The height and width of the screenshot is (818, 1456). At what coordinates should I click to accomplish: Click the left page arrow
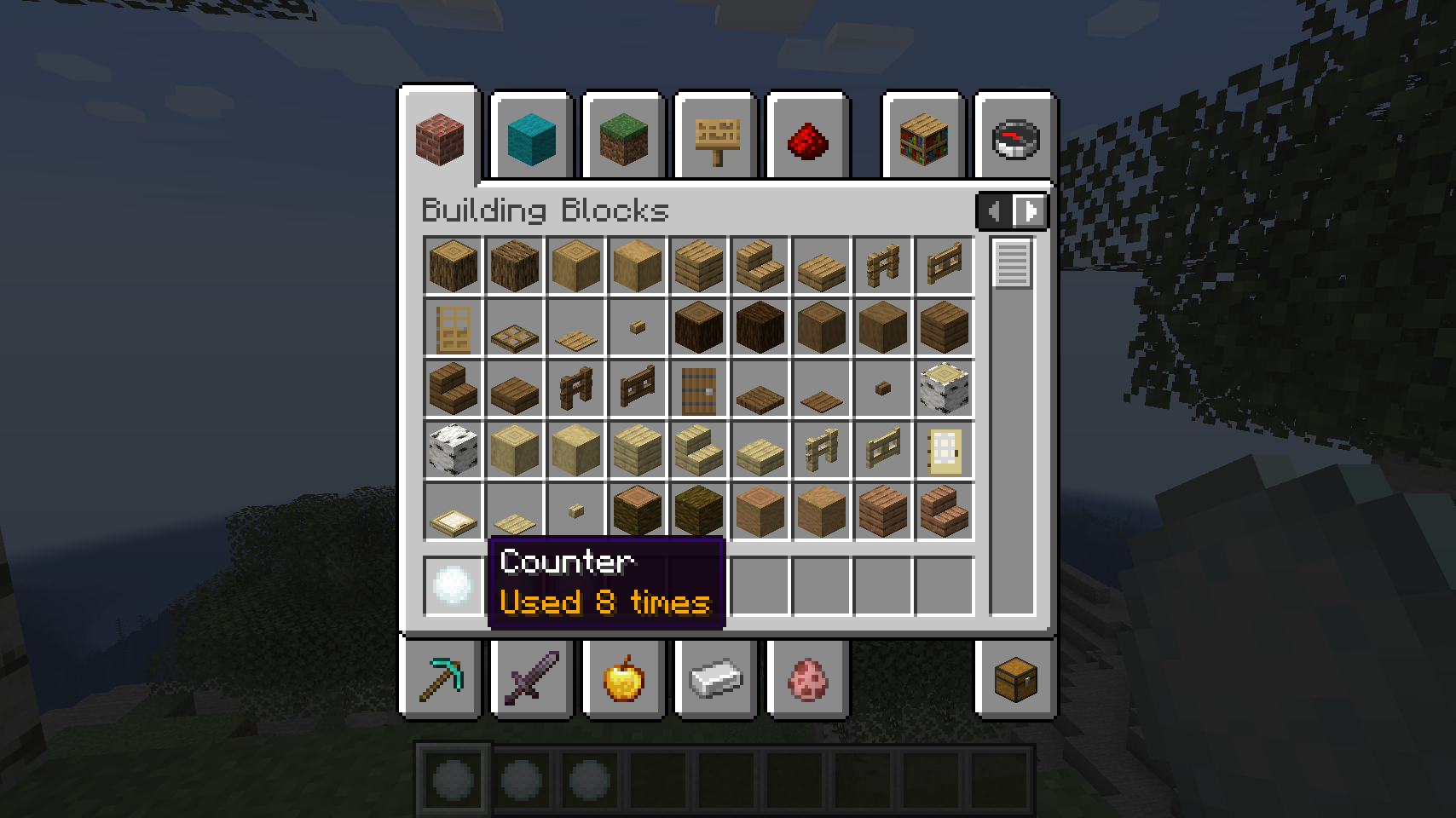994,211
